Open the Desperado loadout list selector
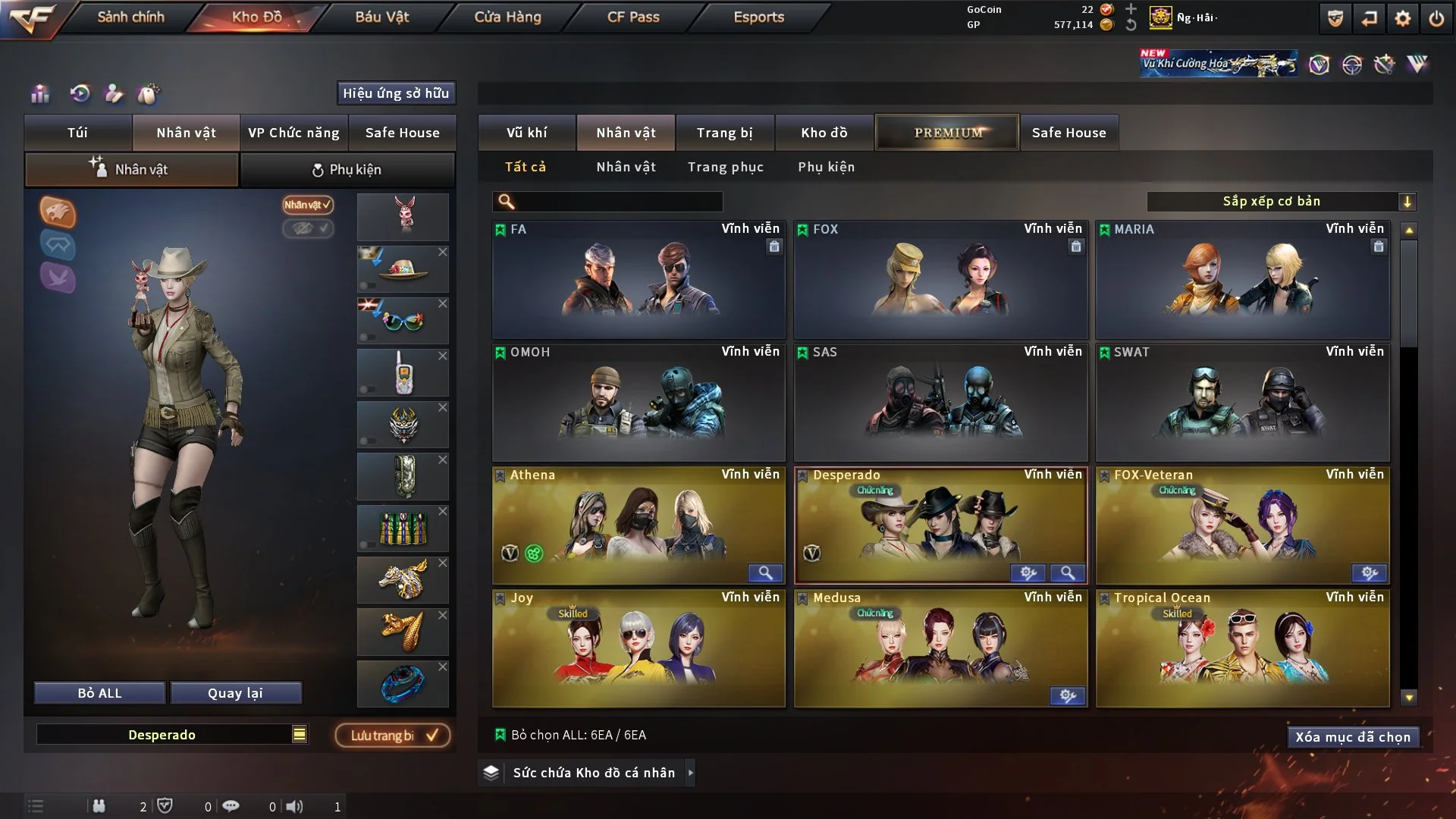 tap(300, 734)
